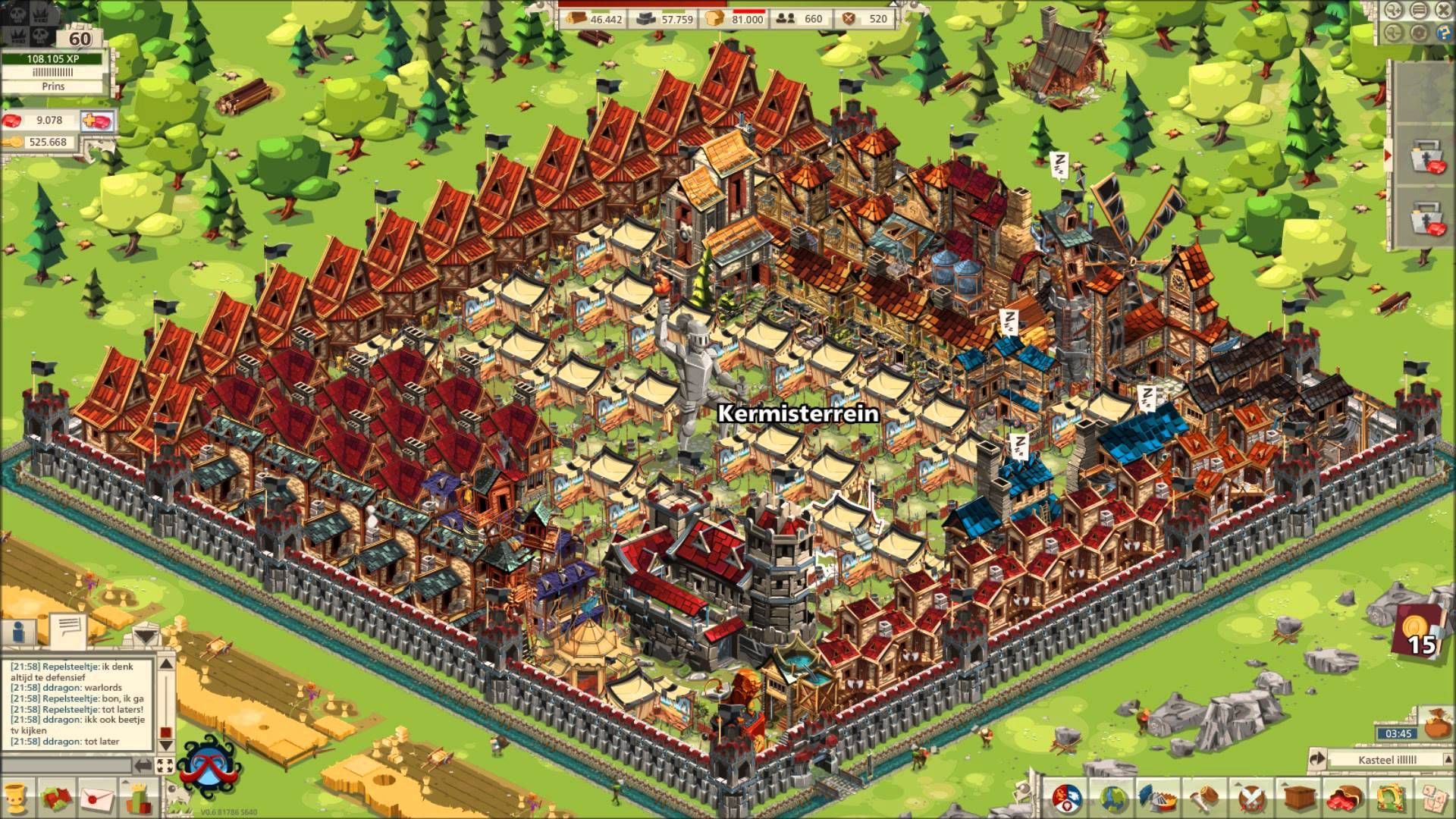Open the world map globe icon
Image resolution: width=1456 pixels, height=819 pixels.
tap(1113, 799)
